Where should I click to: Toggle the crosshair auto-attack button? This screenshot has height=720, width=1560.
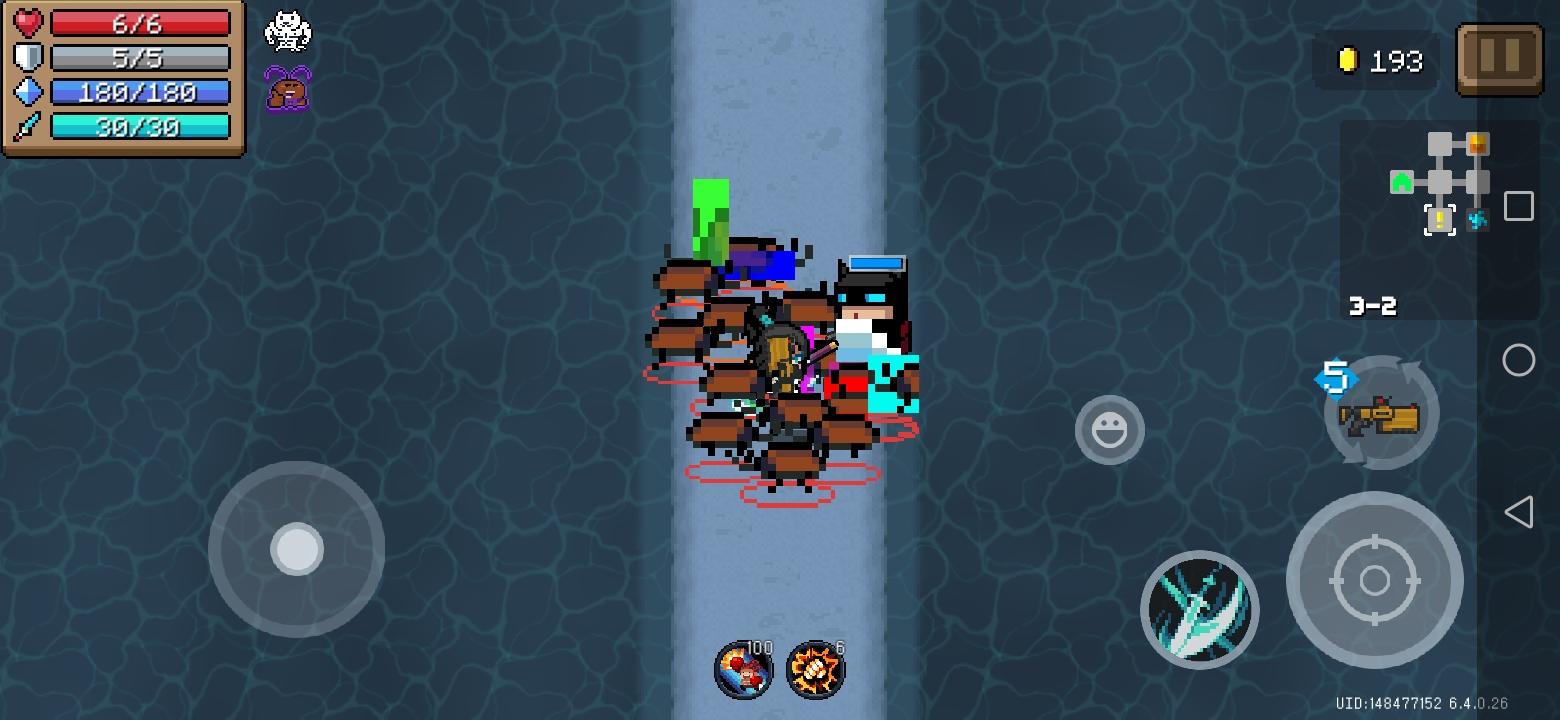(x=1376, y=580)
